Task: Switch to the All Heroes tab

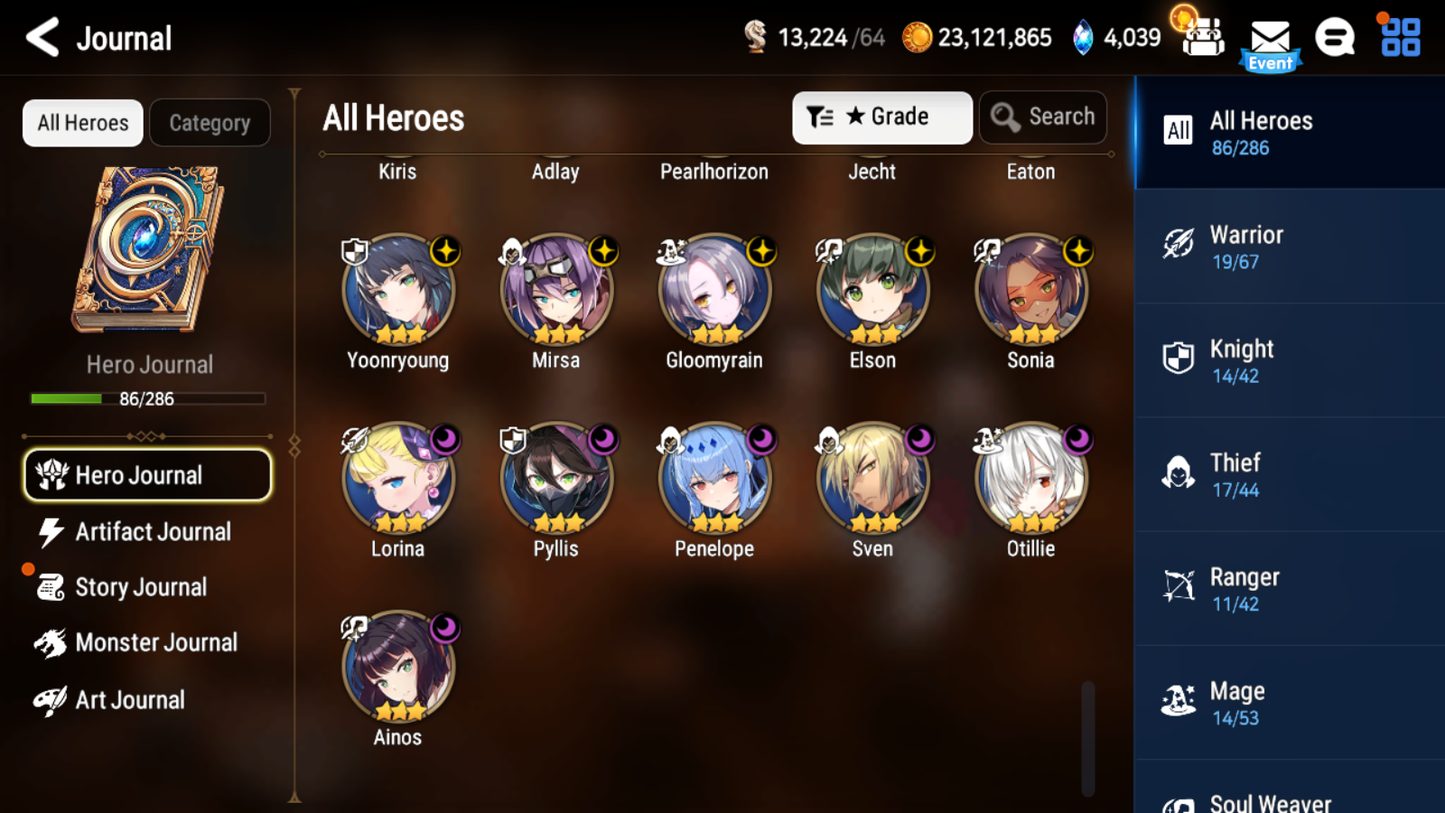Action: point(82,122)
